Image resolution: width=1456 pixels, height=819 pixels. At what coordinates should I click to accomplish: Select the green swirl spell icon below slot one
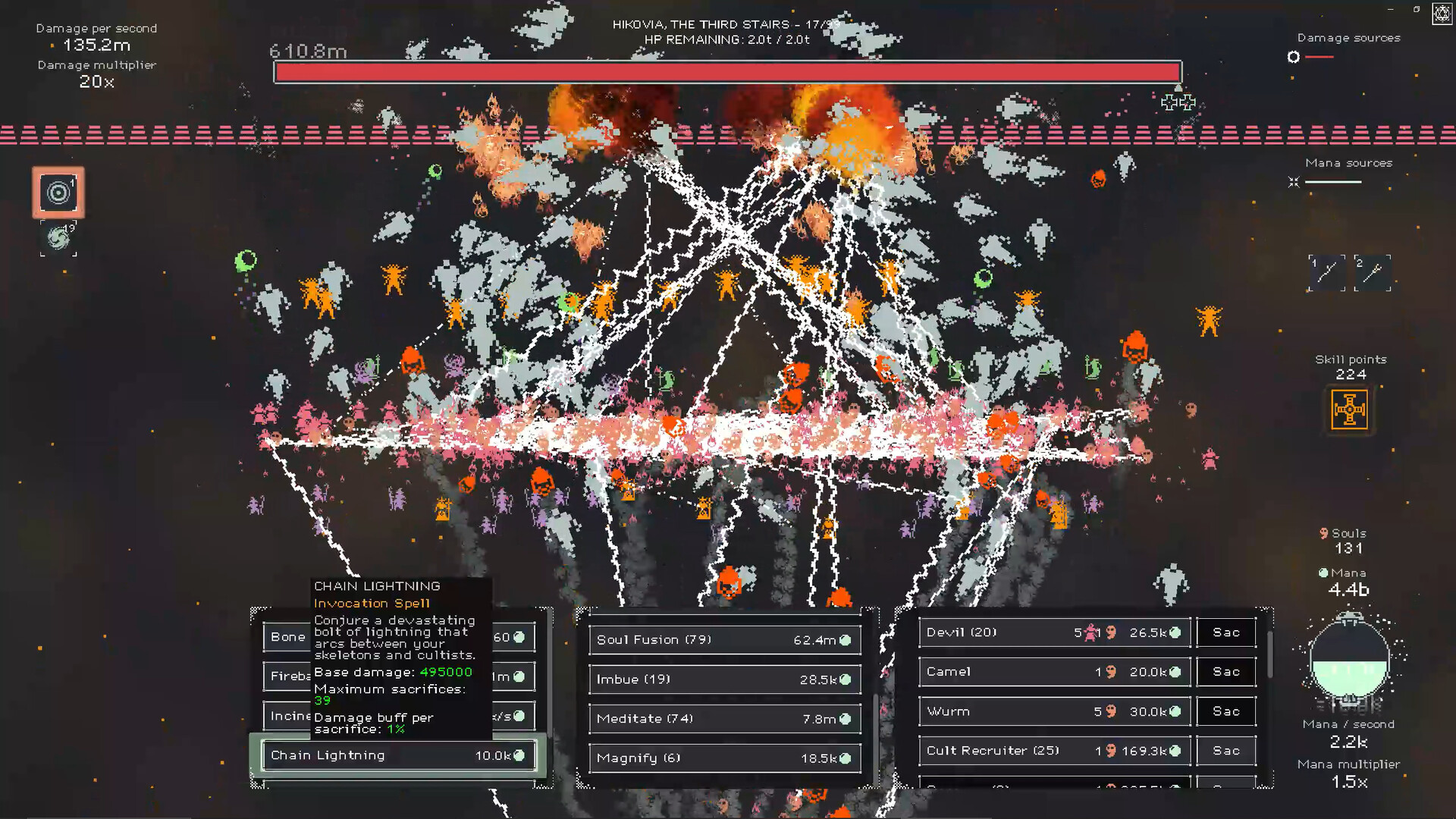pos(58,239)
